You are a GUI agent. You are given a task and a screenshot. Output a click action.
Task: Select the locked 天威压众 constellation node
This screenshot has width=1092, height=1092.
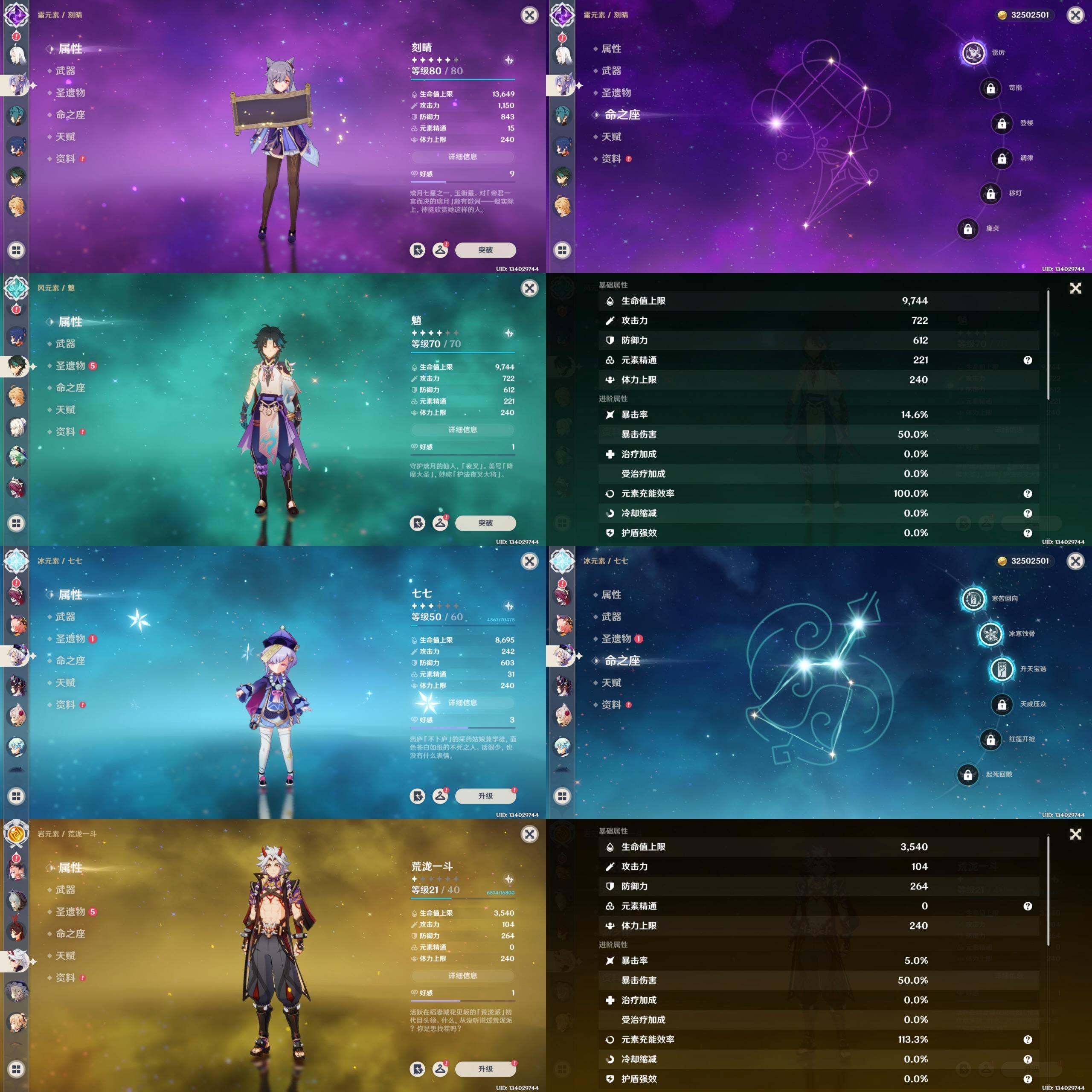coord(1002,704)
